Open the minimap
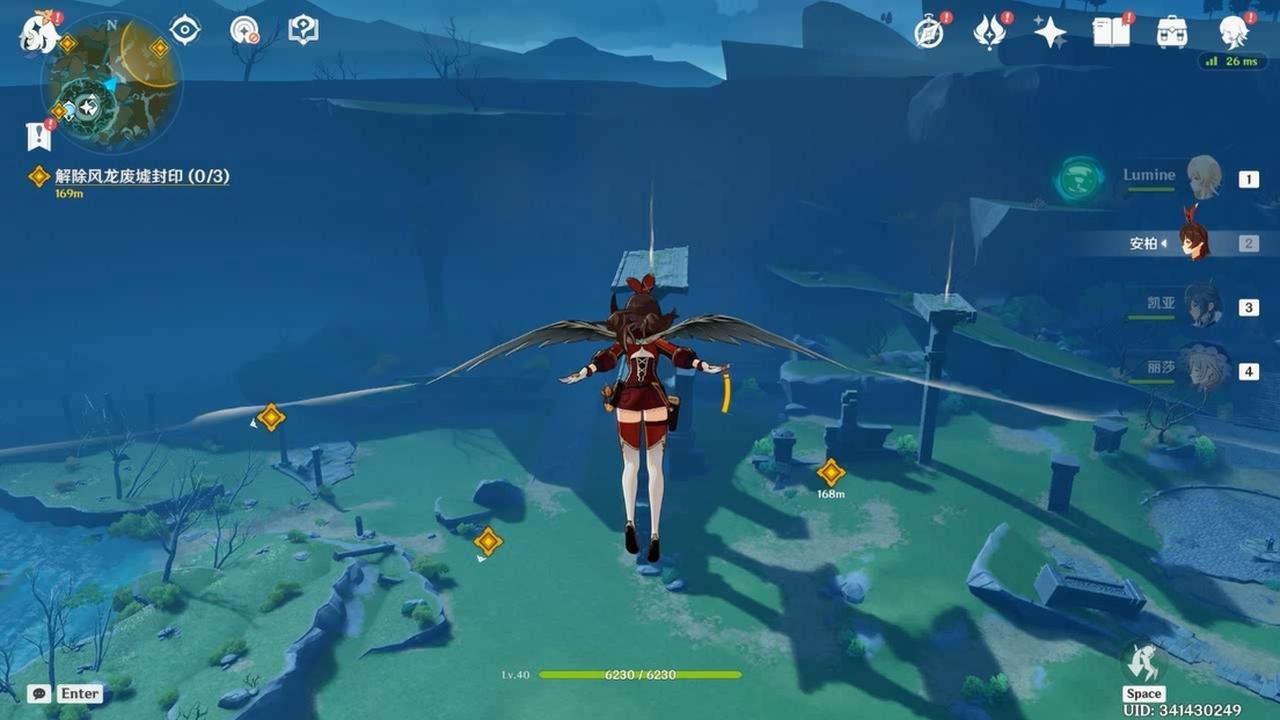 tap(111, 83)
